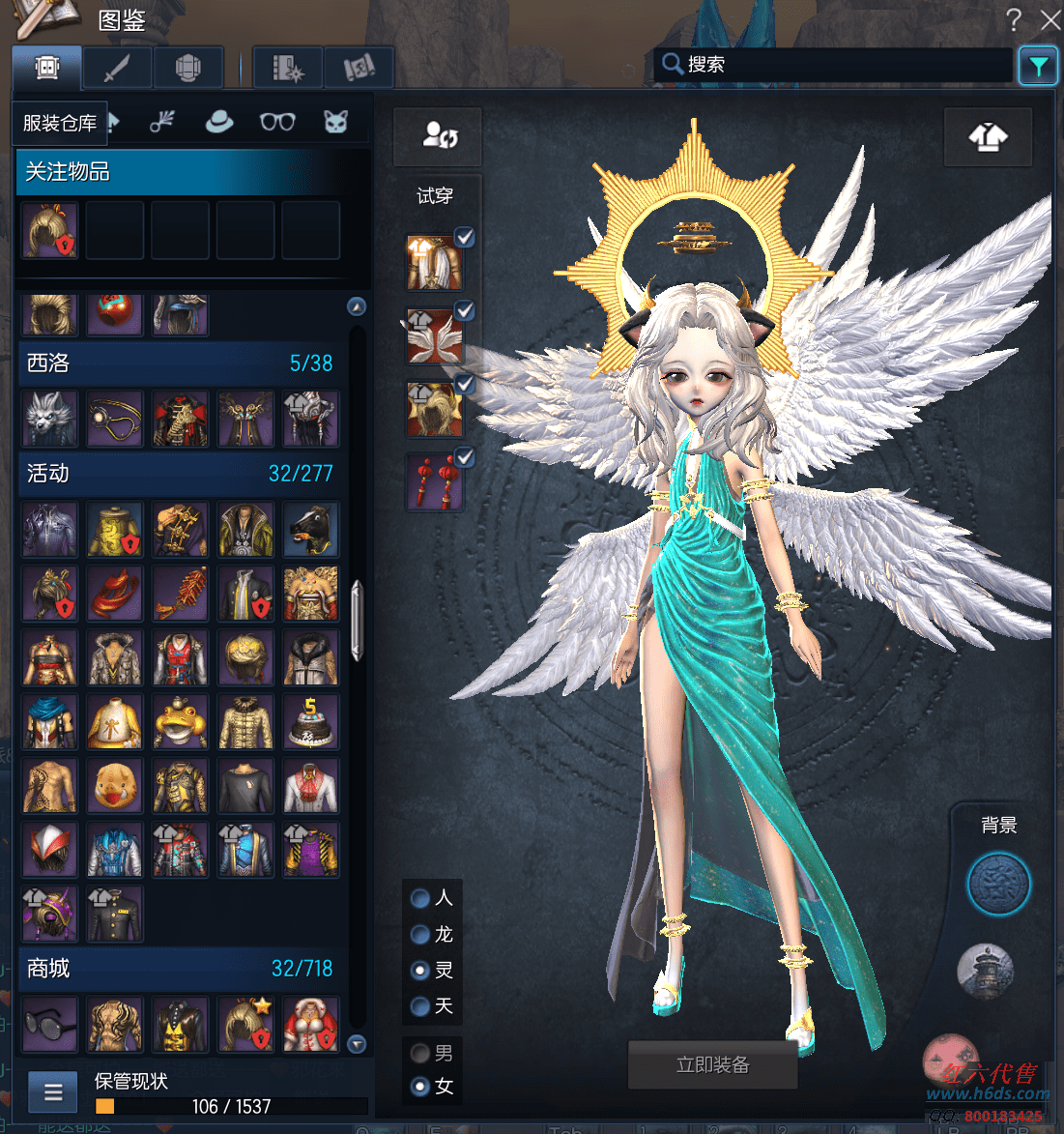1064x1134 pixels.
Task: Switch to the sword weapon tab
Action: 117,69
